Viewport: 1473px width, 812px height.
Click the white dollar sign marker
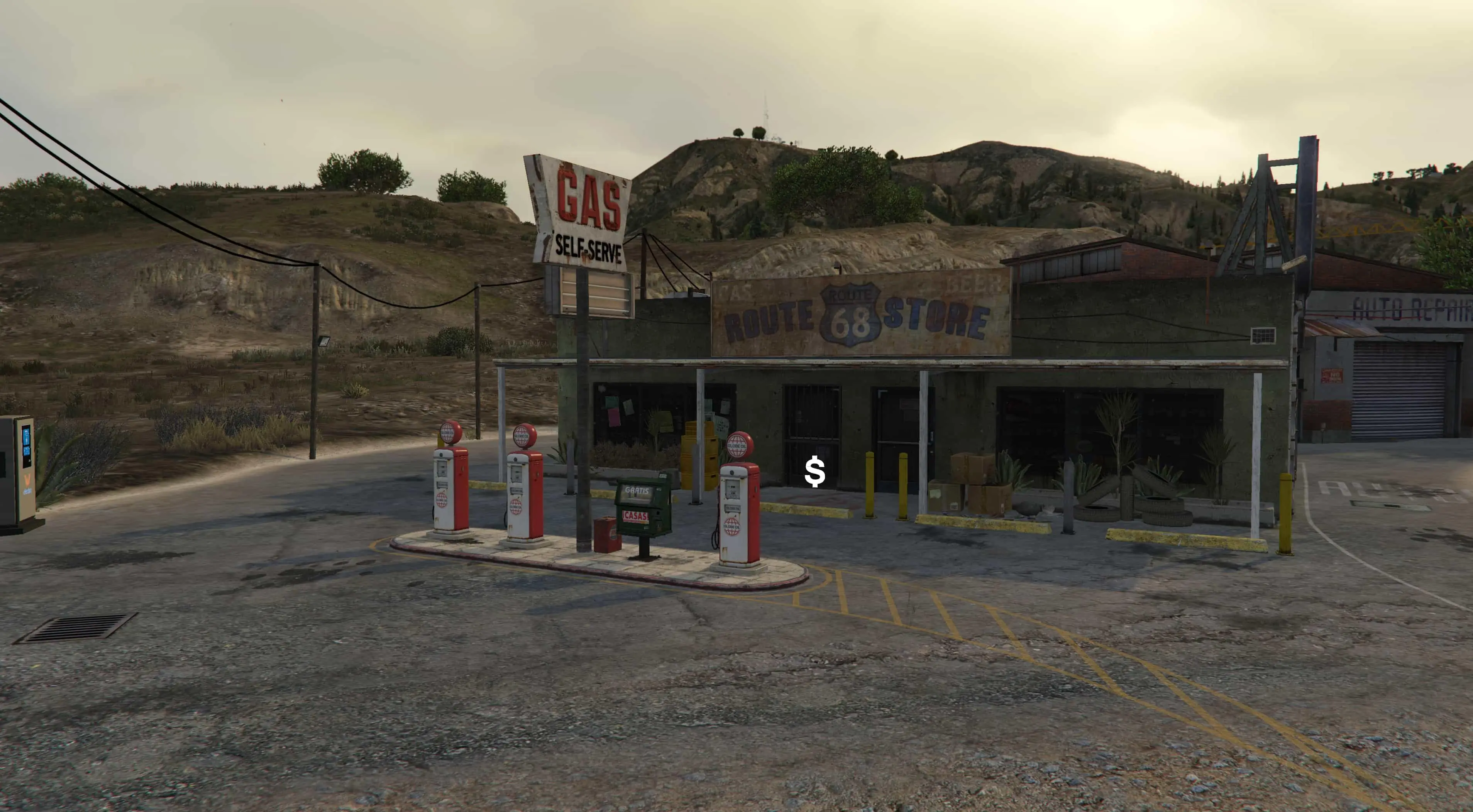pyautogui.click(x=814, y=472)
